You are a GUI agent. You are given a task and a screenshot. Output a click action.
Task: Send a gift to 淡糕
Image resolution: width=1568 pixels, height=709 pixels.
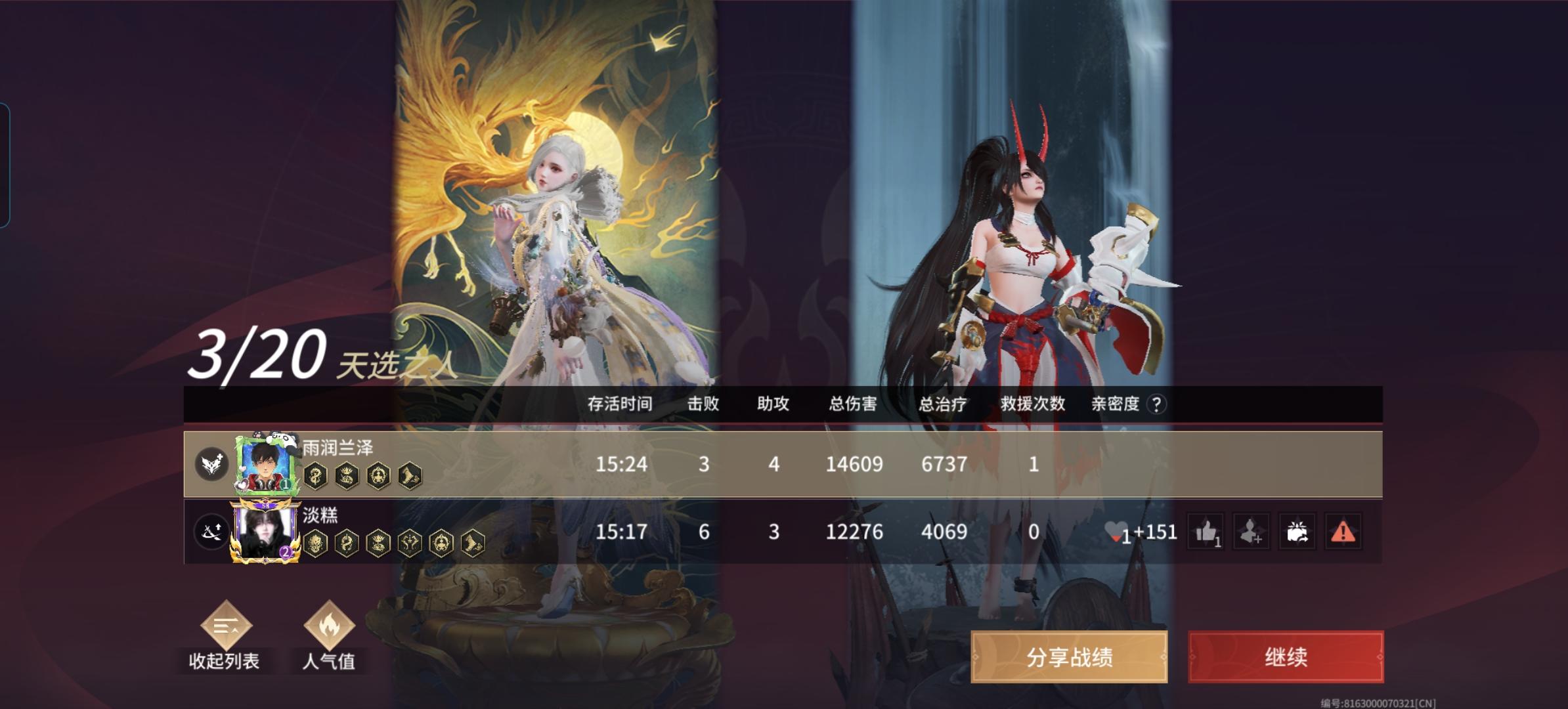1298,533
